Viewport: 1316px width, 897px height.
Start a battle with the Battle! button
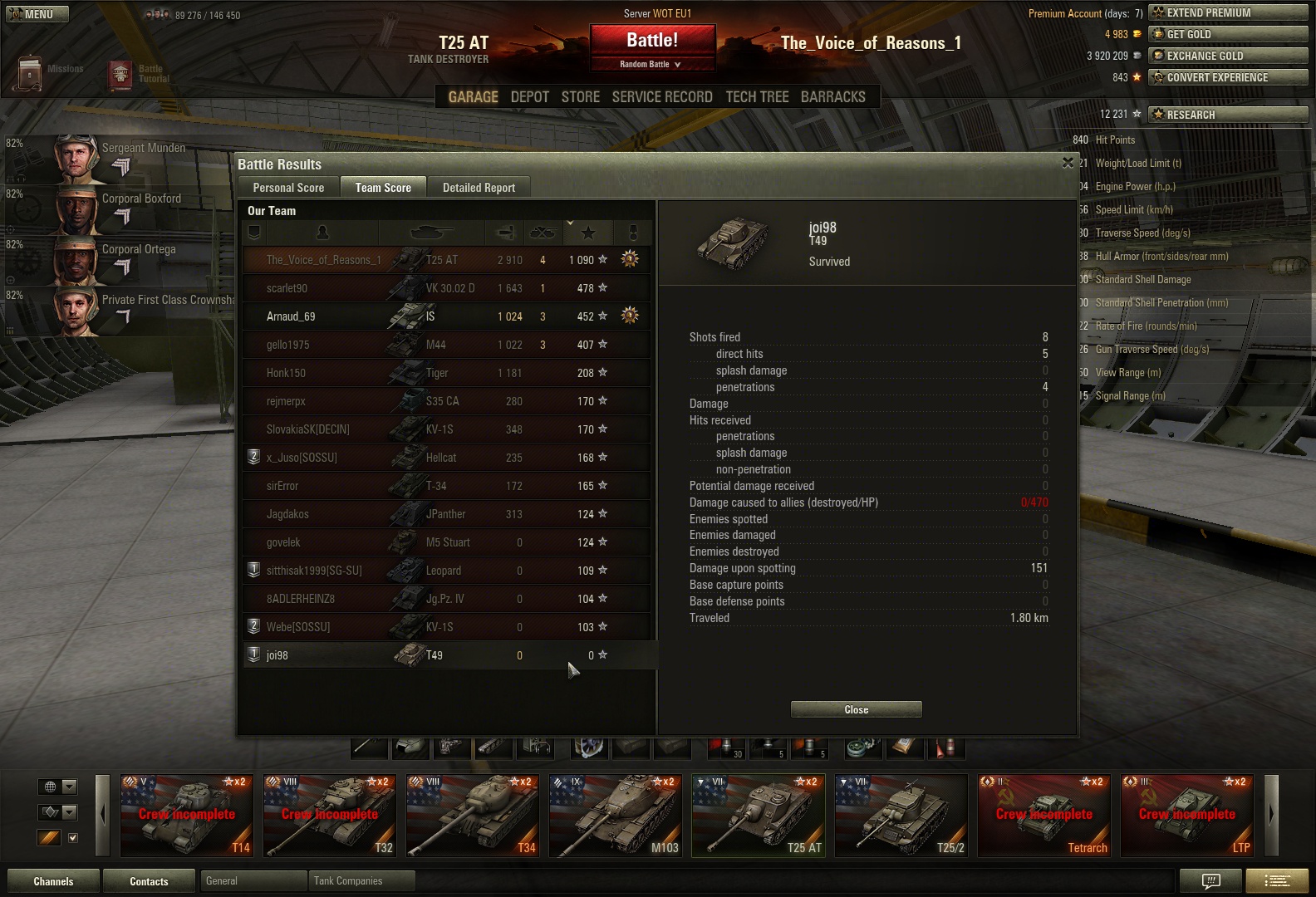[652, 40]
